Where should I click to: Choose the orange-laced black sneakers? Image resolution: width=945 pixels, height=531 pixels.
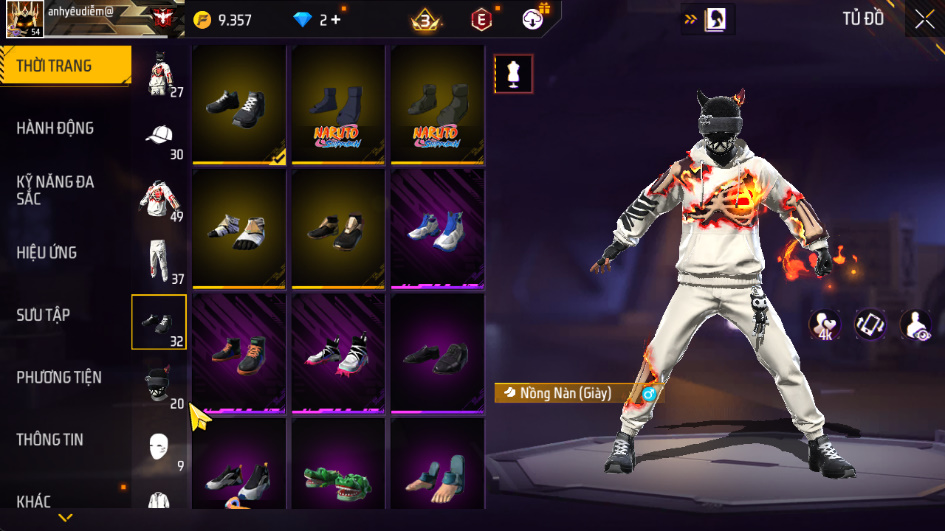point(240,353)
